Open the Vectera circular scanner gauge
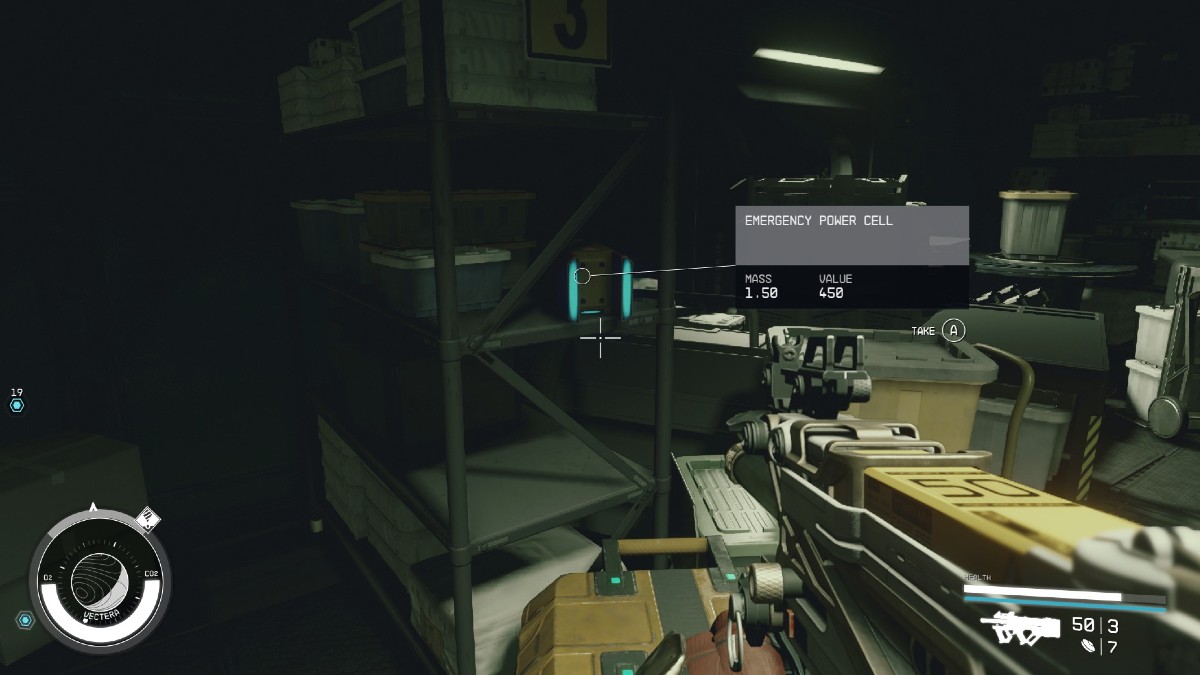Screen dimensions: 1200x675 (99, 579)
